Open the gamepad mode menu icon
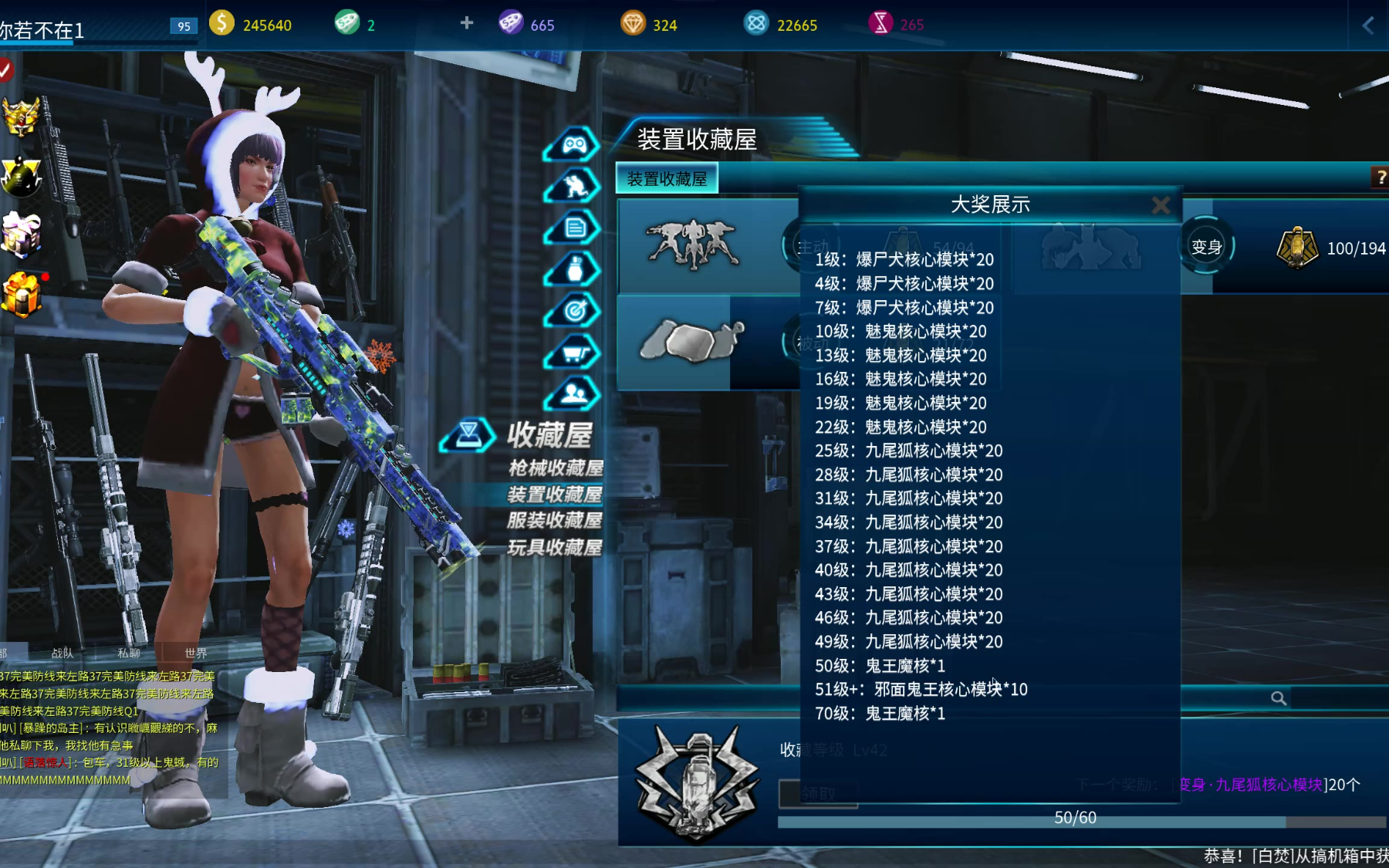The image size is (1389, 868). pos(573,144)
